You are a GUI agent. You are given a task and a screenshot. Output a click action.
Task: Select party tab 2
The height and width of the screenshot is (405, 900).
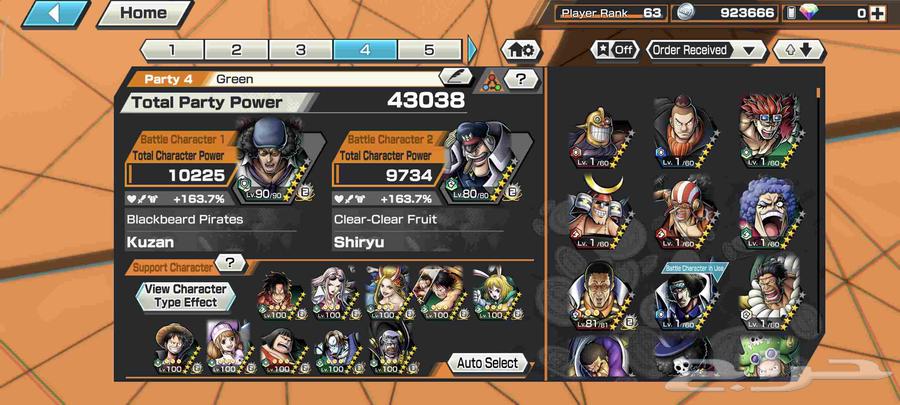[x=236, y=49]
